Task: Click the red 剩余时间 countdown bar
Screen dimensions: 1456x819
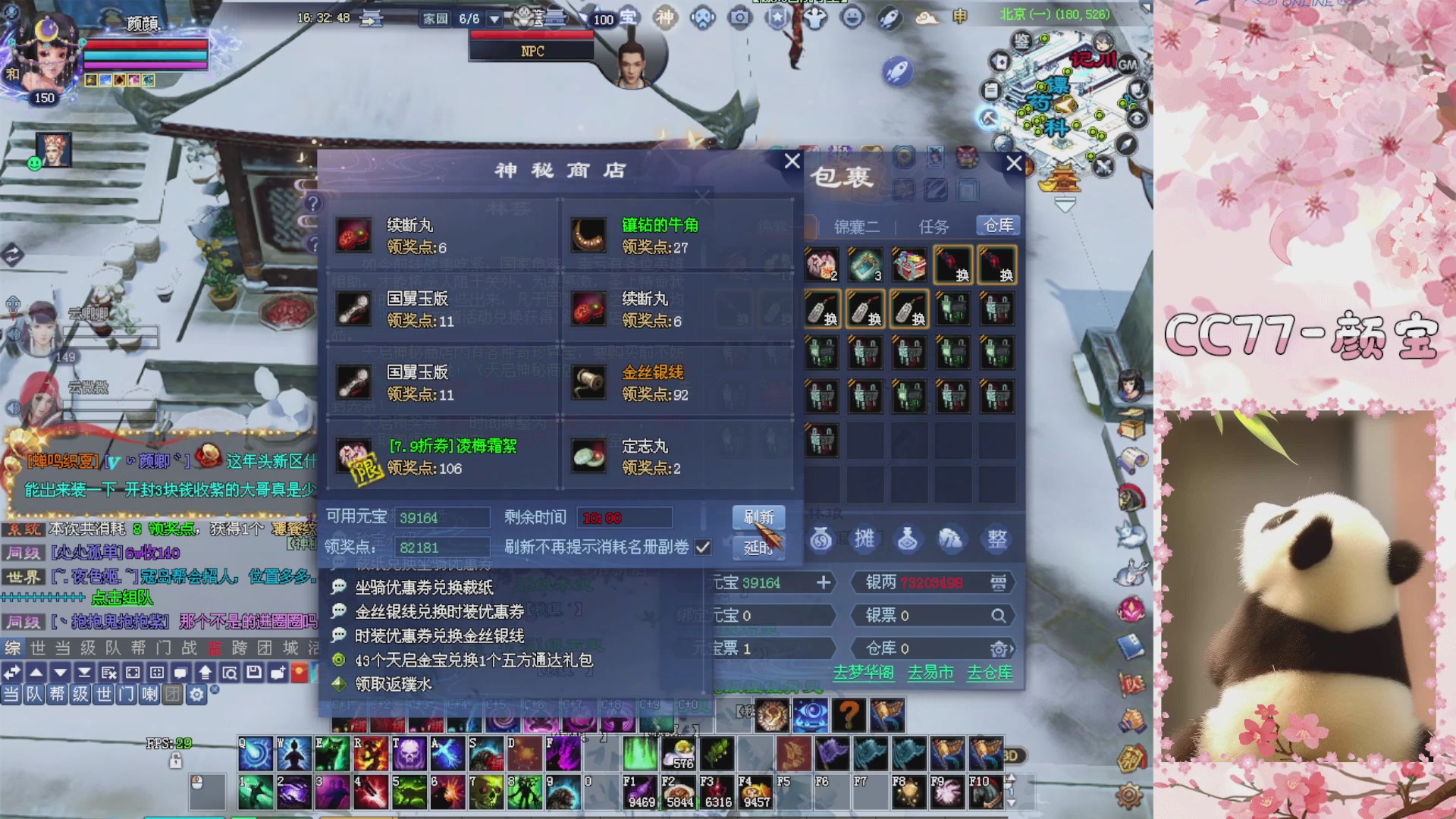Action: point(623,517)
